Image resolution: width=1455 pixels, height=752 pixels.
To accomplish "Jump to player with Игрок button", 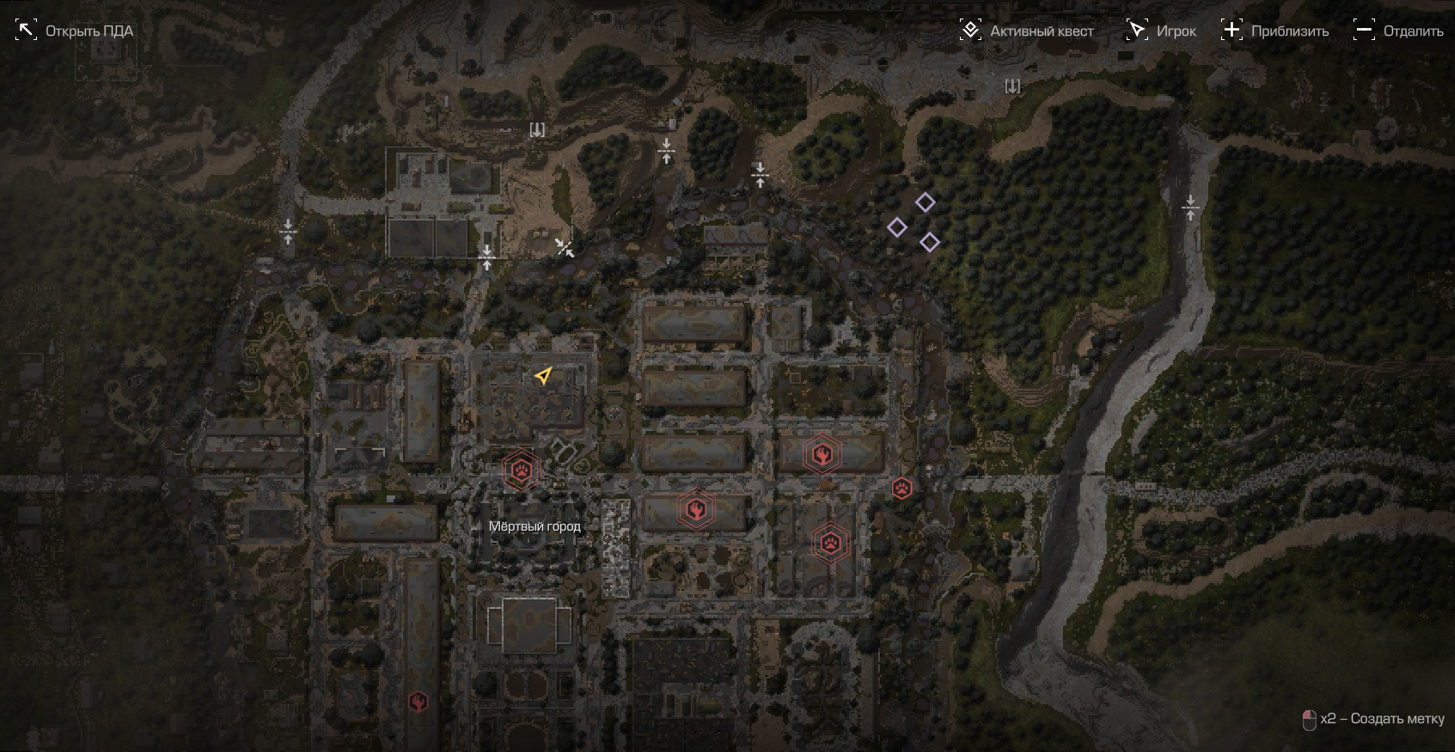I will 1161,31.
